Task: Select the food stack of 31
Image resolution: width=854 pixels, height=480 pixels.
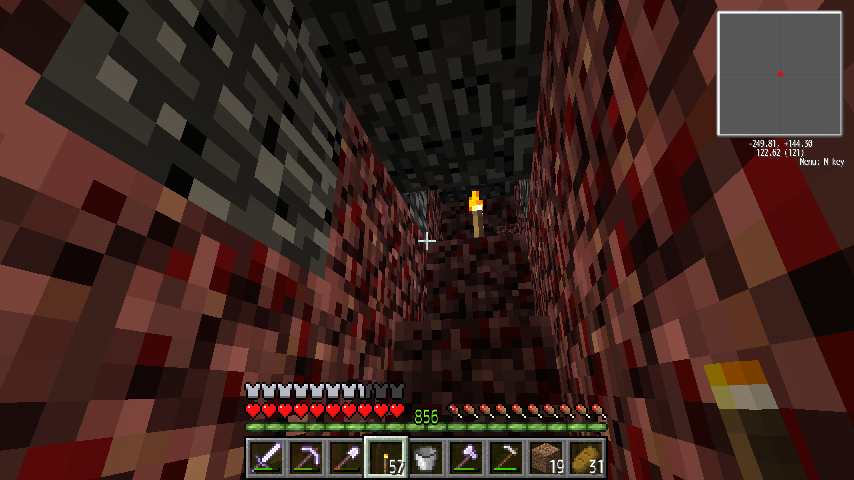Action: point(586,458)
